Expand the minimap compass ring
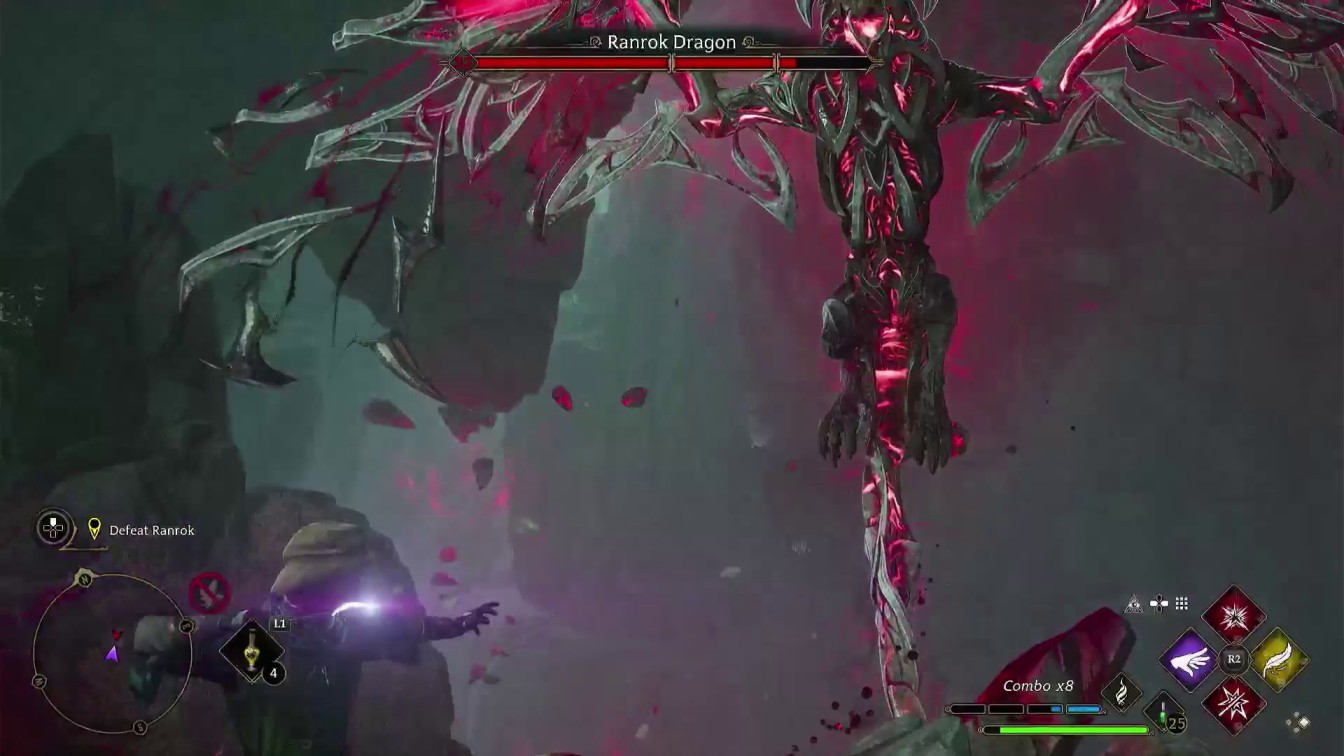Viewport: 1344px width, 756px height. [x=113, y=656]
